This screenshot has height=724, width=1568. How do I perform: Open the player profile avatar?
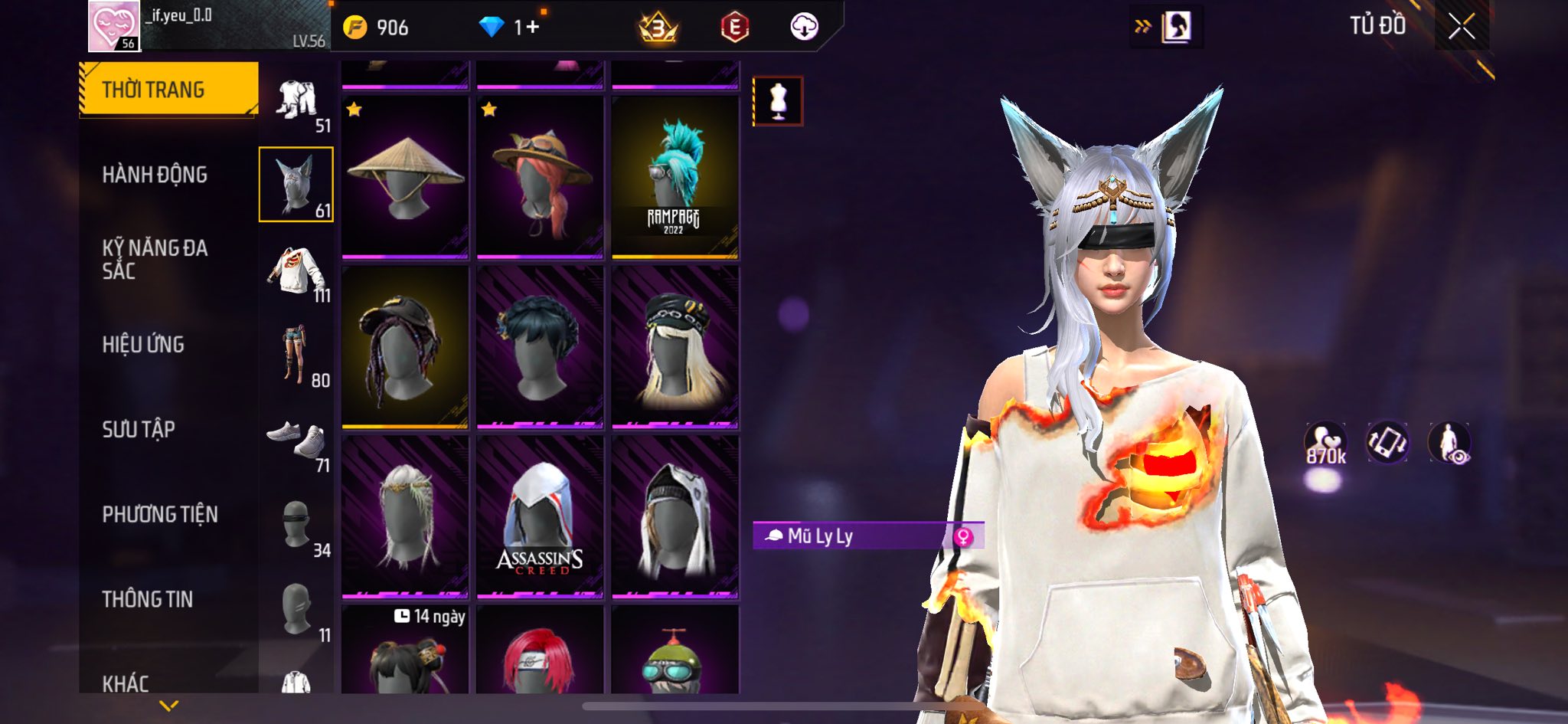[x=114, y=26]
